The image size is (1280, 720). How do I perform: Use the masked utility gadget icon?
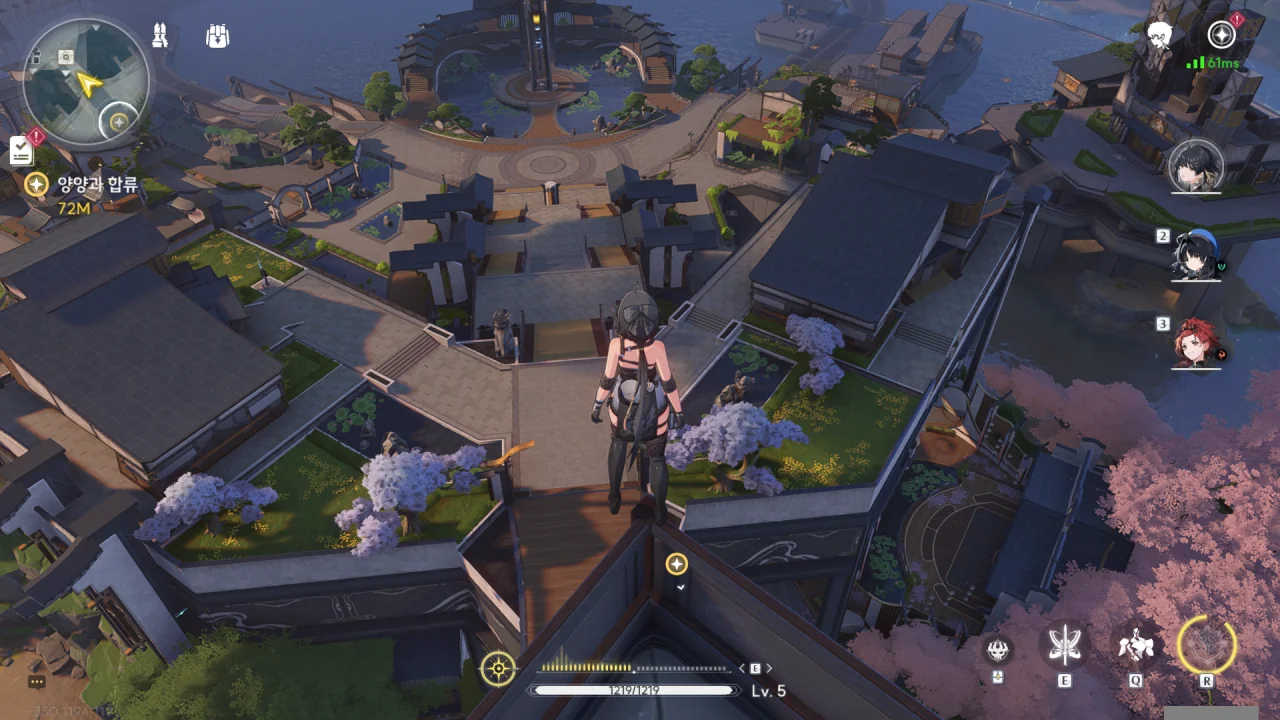pos(997,648)
